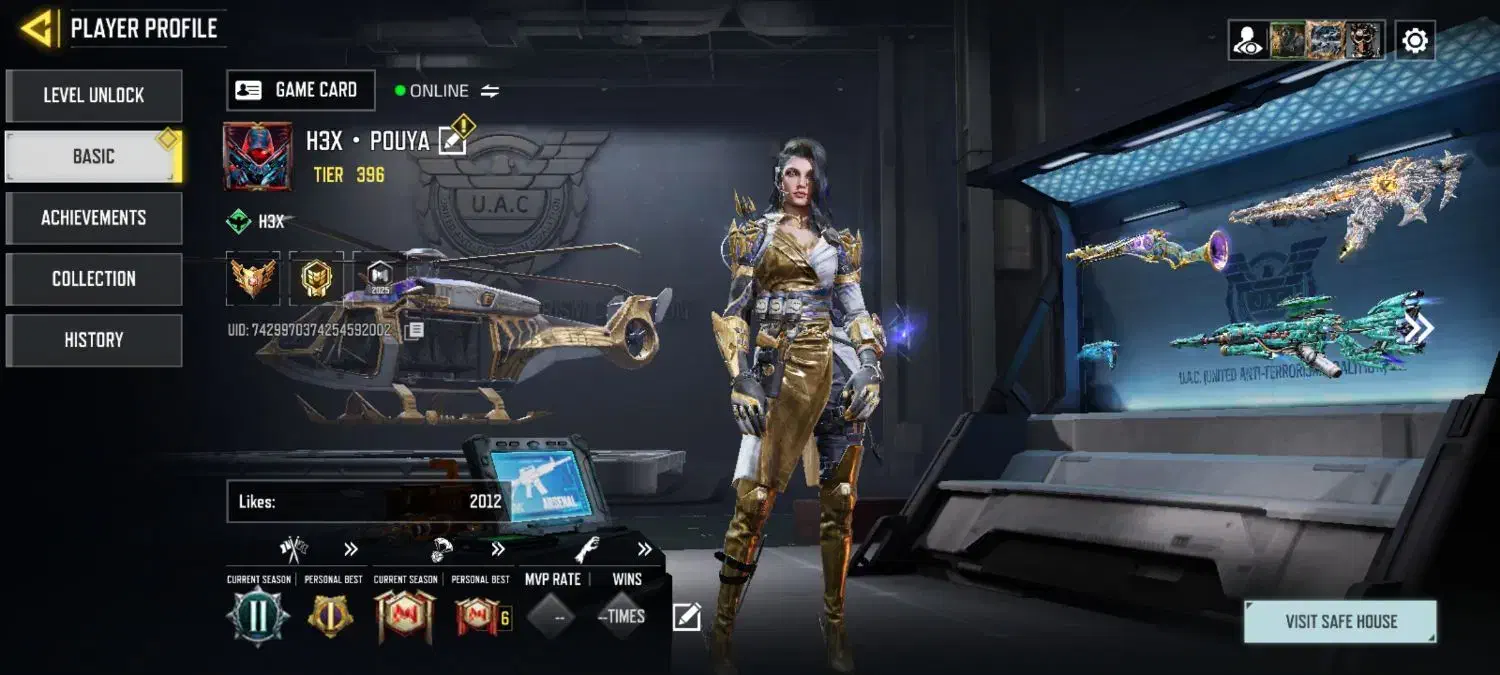The image size is (1500, 675).
Task: Click the profile visibility eye icon
Action: pos(1248,41)
